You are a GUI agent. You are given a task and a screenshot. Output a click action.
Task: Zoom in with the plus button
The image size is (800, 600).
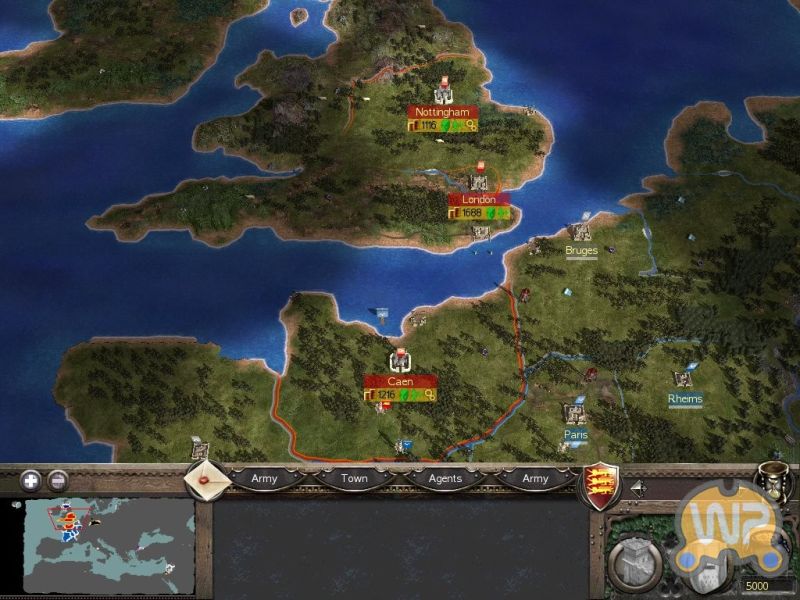click(29, 480)
